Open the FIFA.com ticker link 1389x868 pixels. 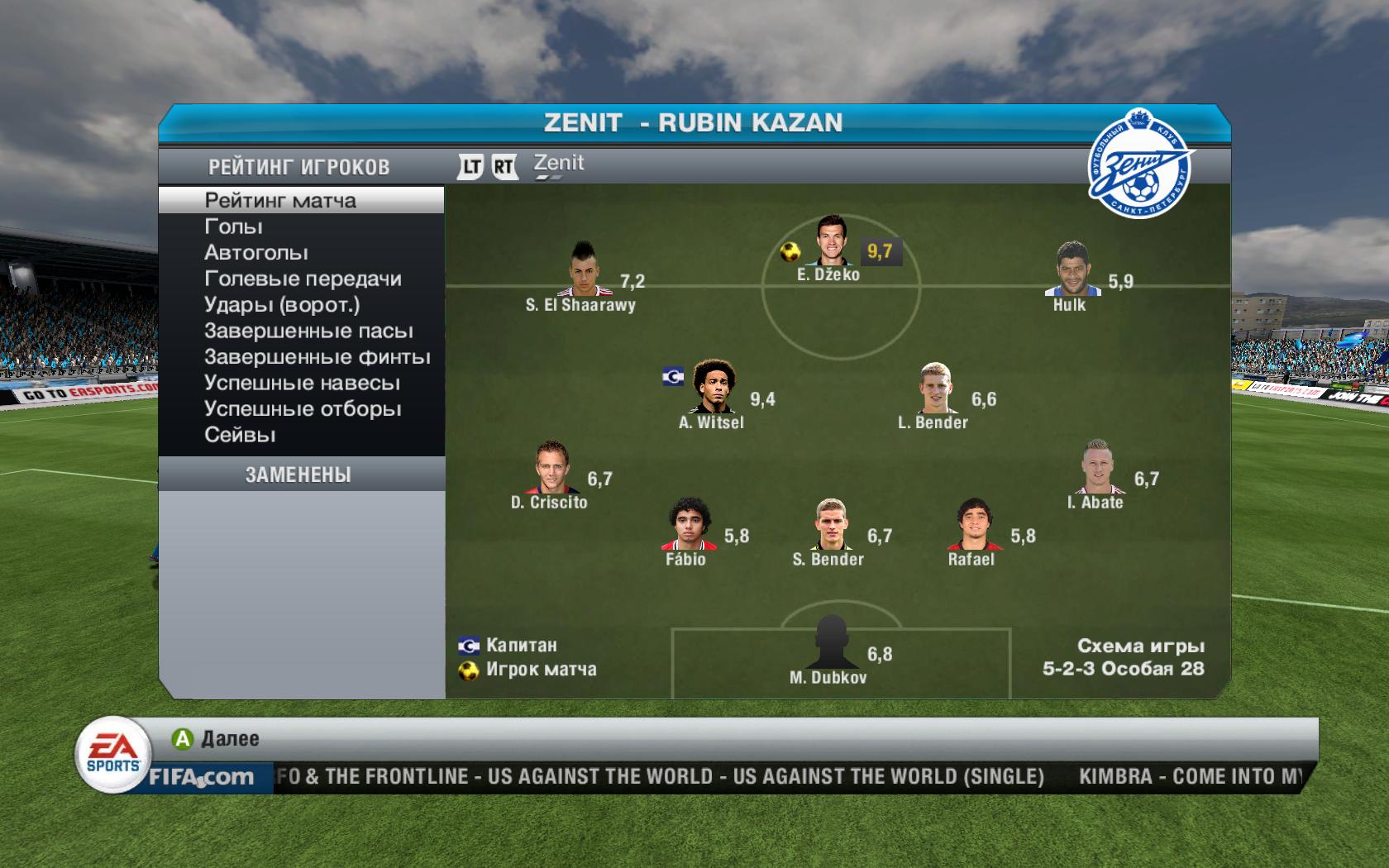(x=202, y=777)
